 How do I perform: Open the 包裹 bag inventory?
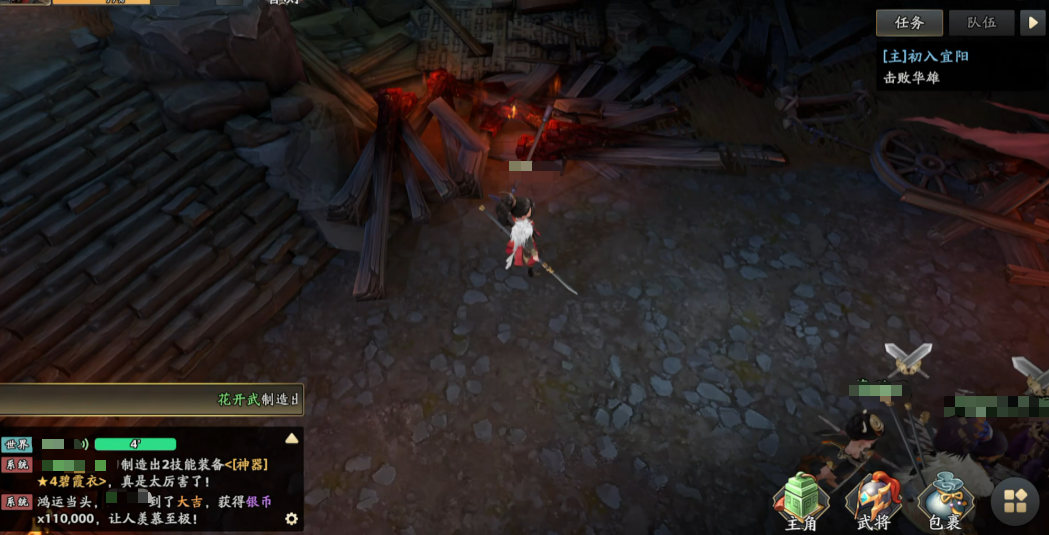click(944, 503)
